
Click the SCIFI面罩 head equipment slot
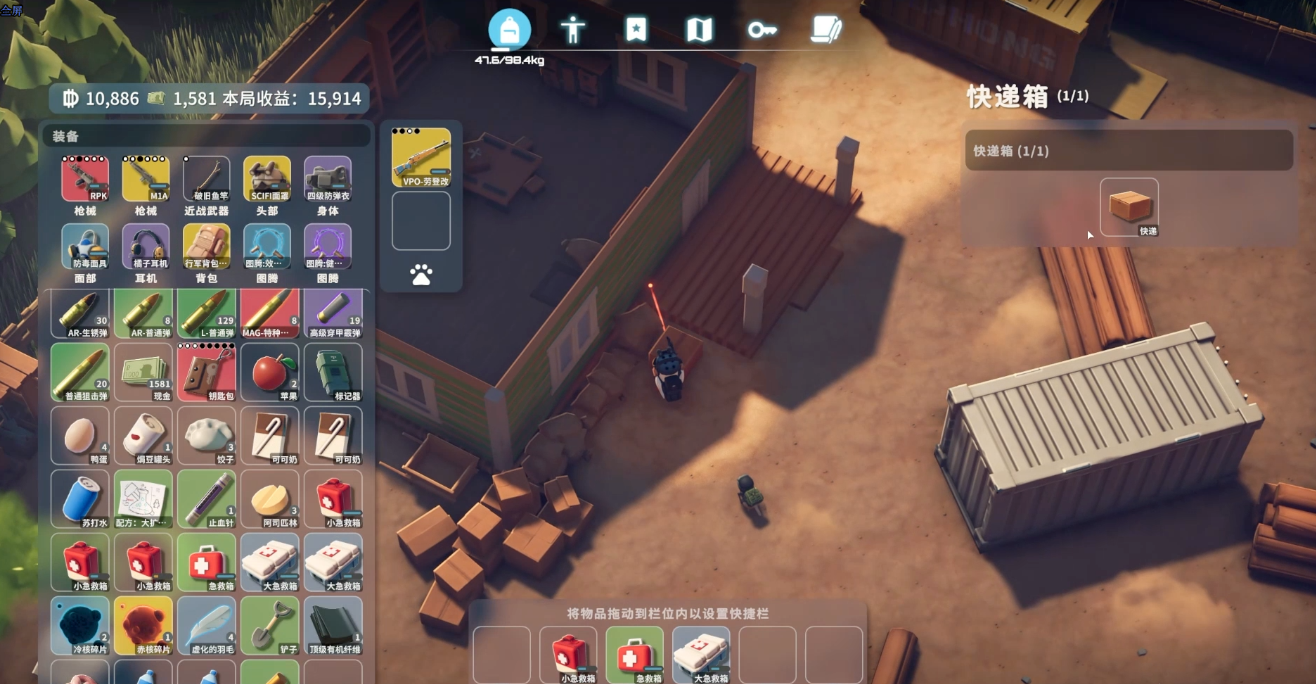[267, 180]
